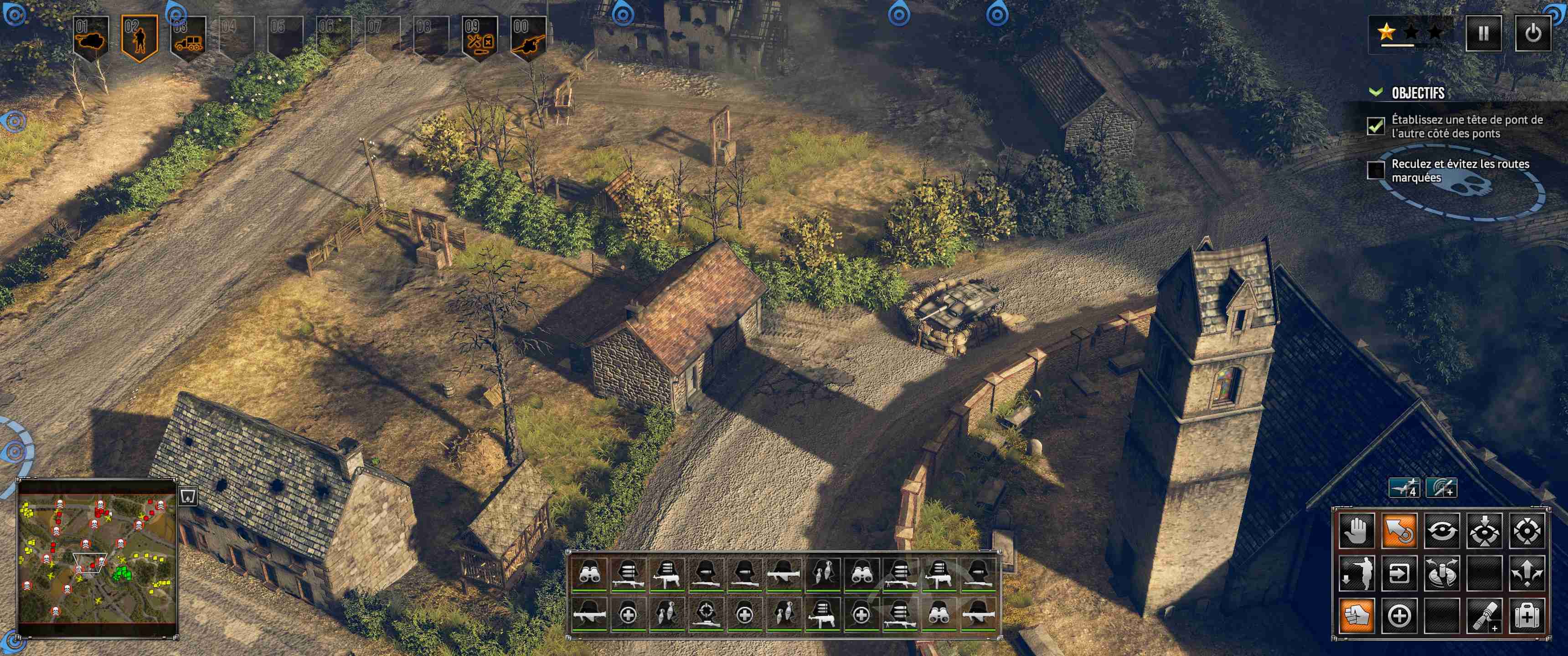Select infantry control group 02
This screenshot has width=1568, height=656.
click(x=139, y=38)
